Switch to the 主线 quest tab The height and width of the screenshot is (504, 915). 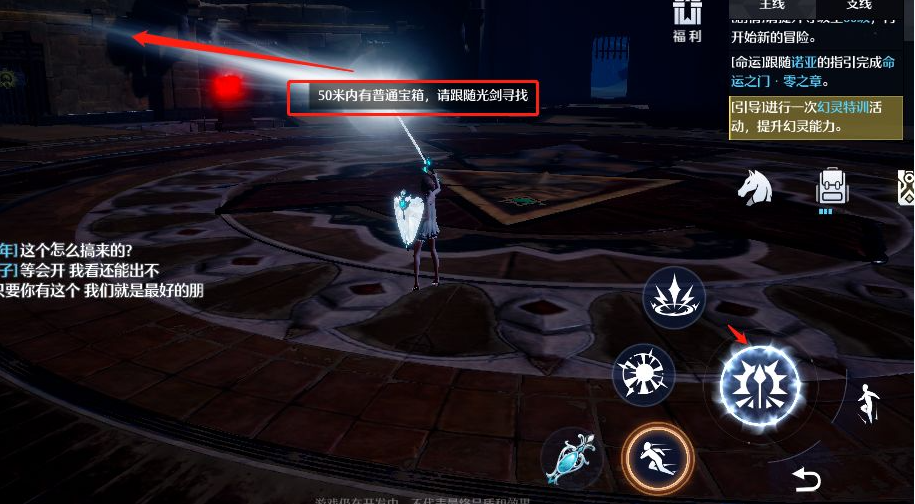click(x=772, y=6)
